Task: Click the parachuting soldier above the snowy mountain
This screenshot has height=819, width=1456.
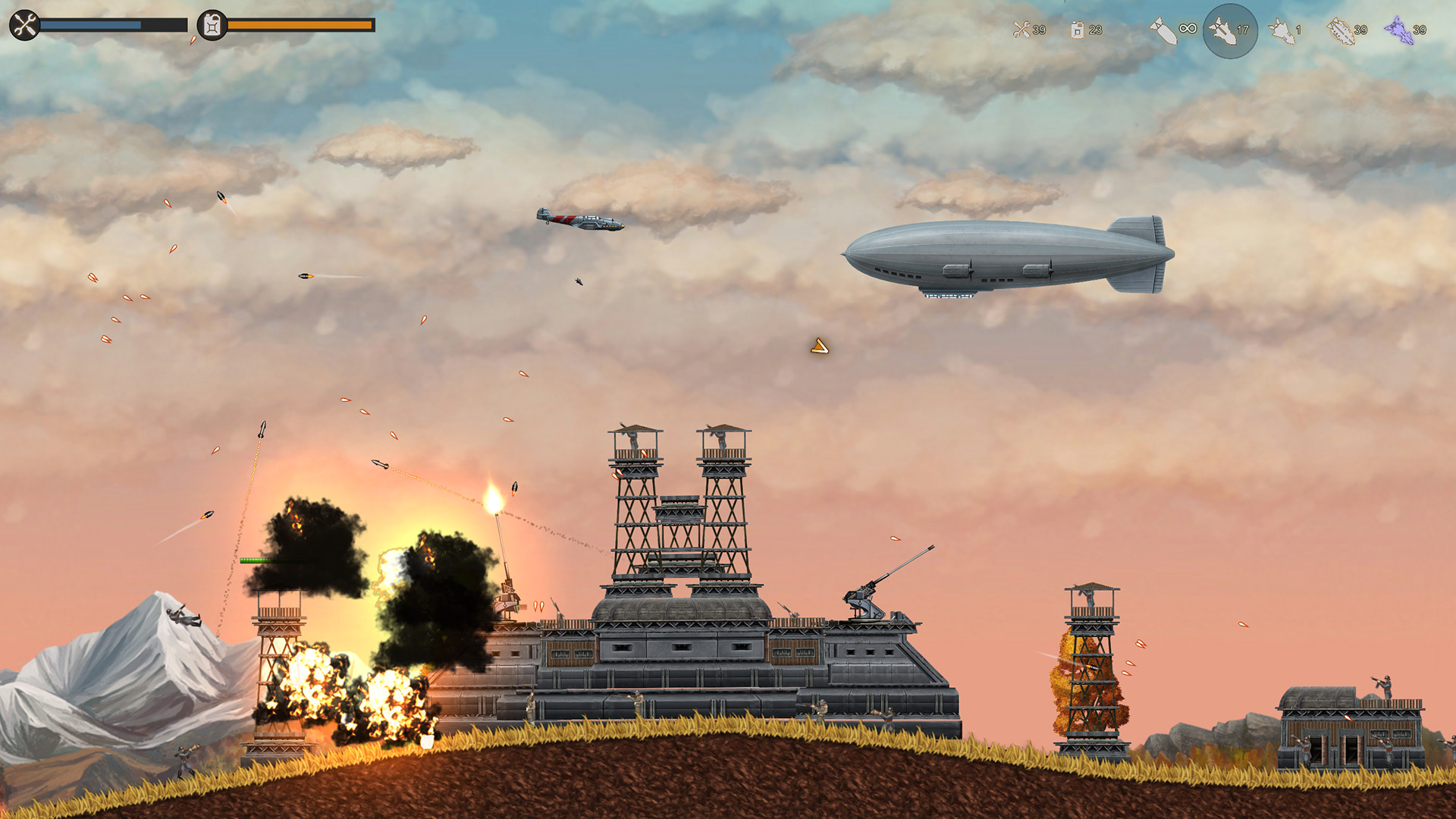Action: coord(182,616)
